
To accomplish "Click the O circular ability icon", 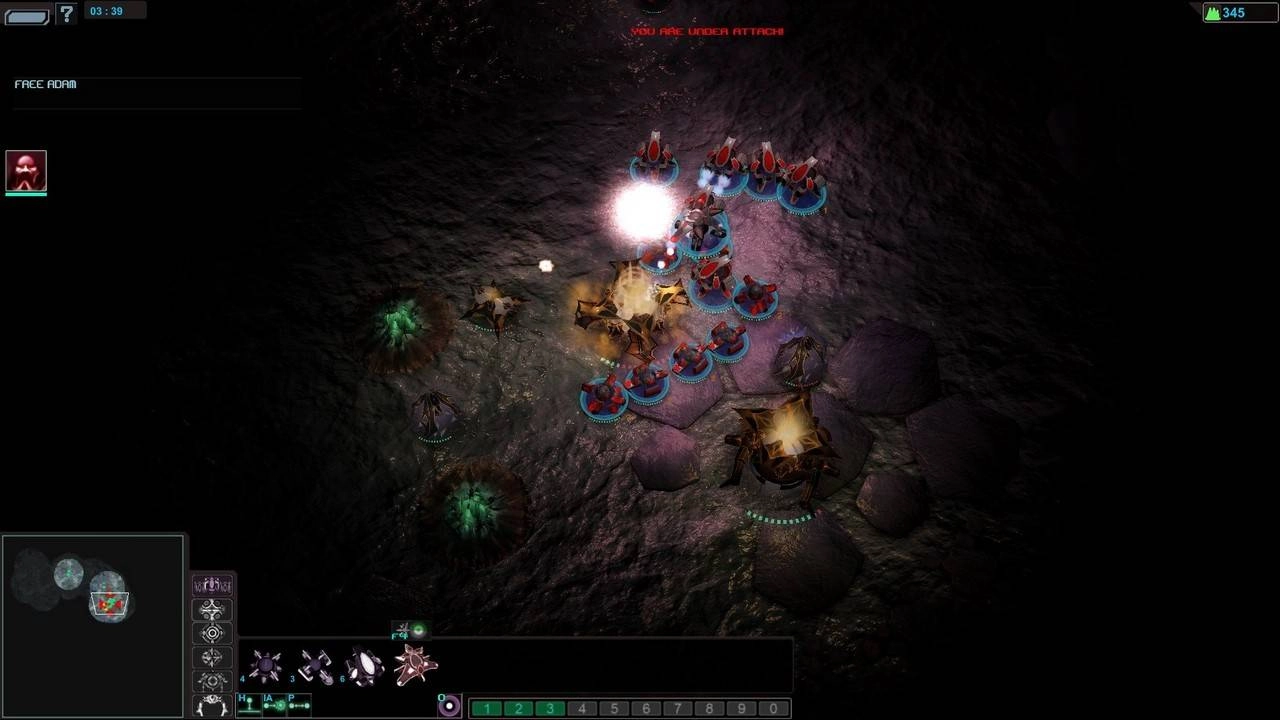I will 450,706.
